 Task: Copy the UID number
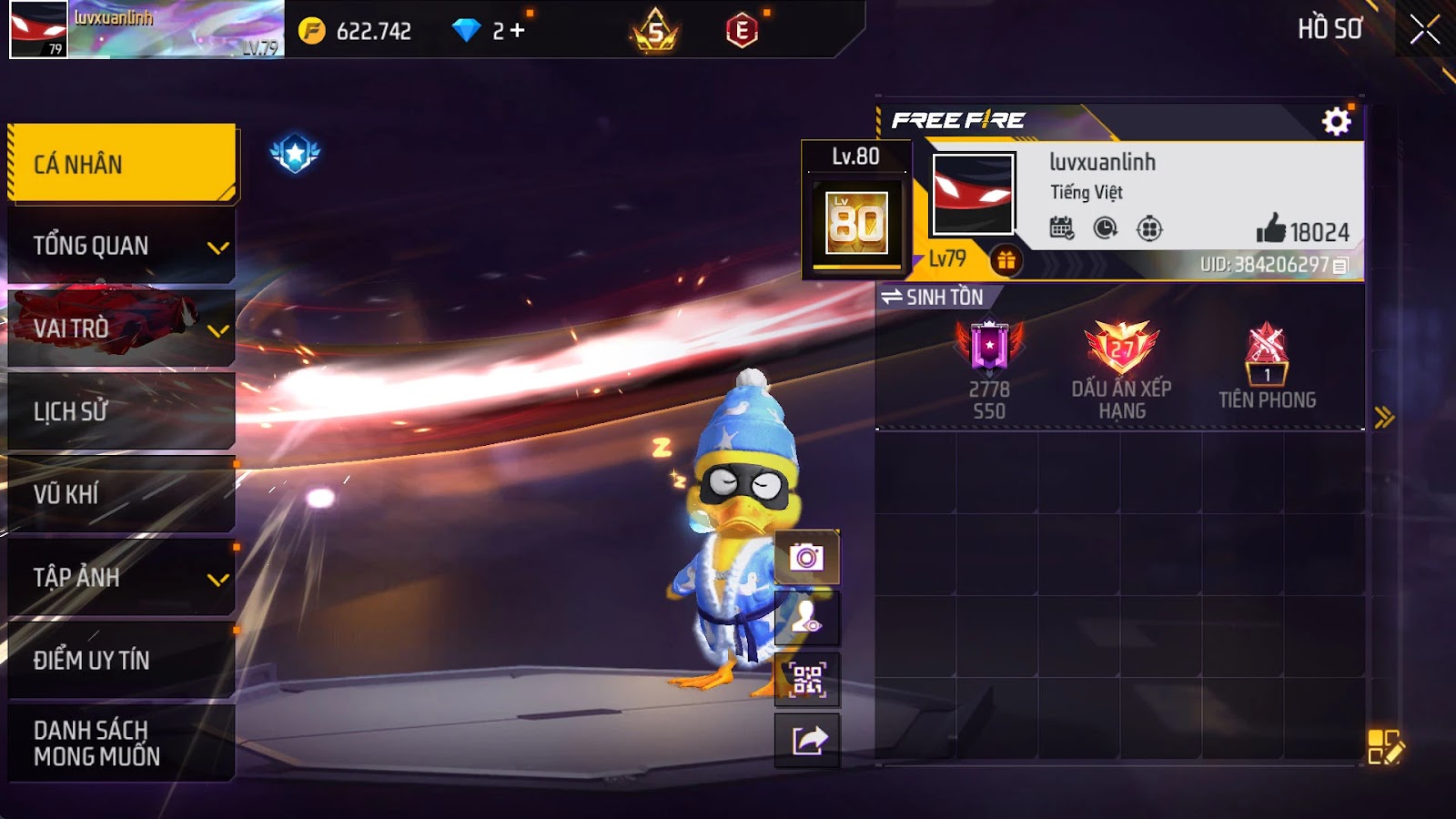(x=1340, y=266)
